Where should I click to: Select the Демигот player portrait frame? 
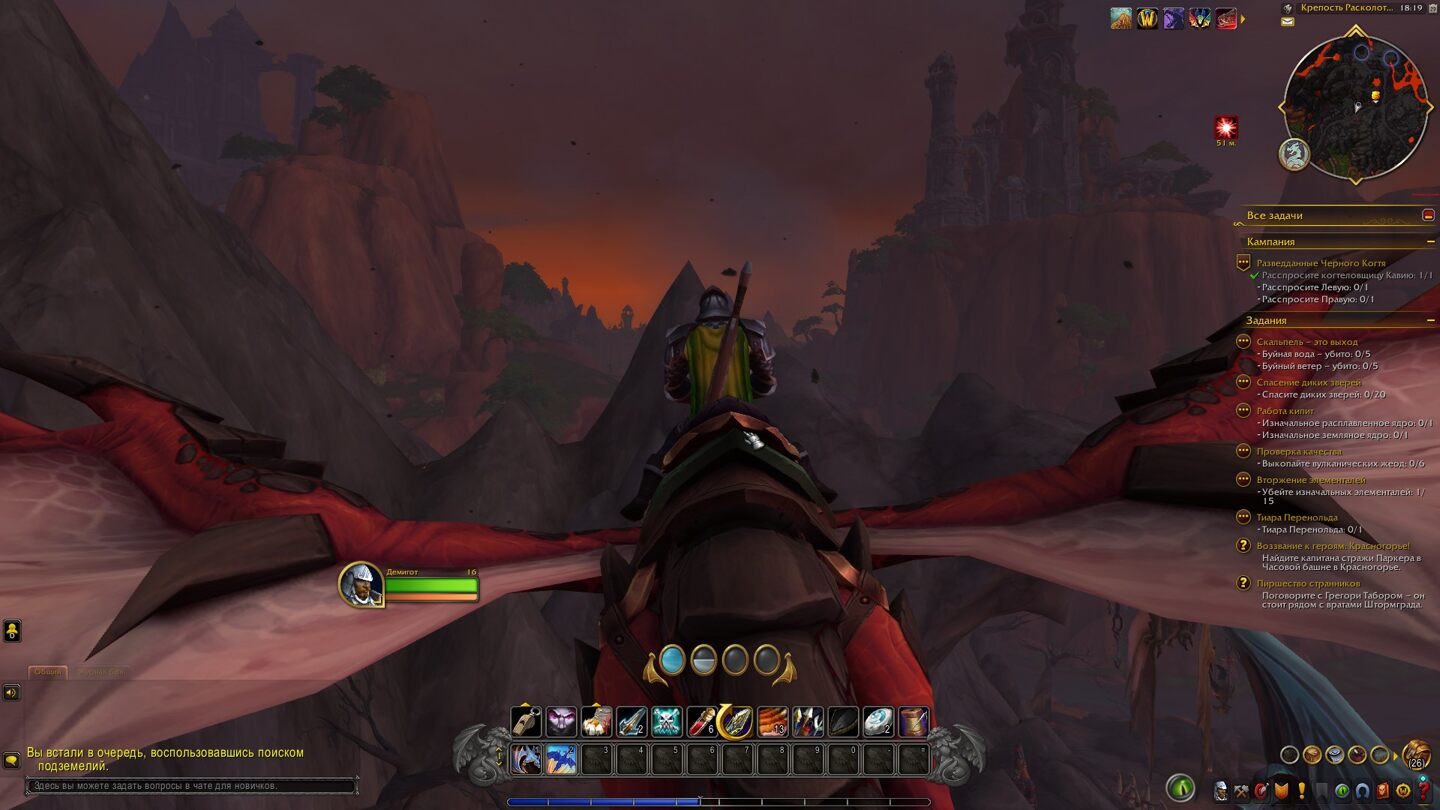pos(361,585)
